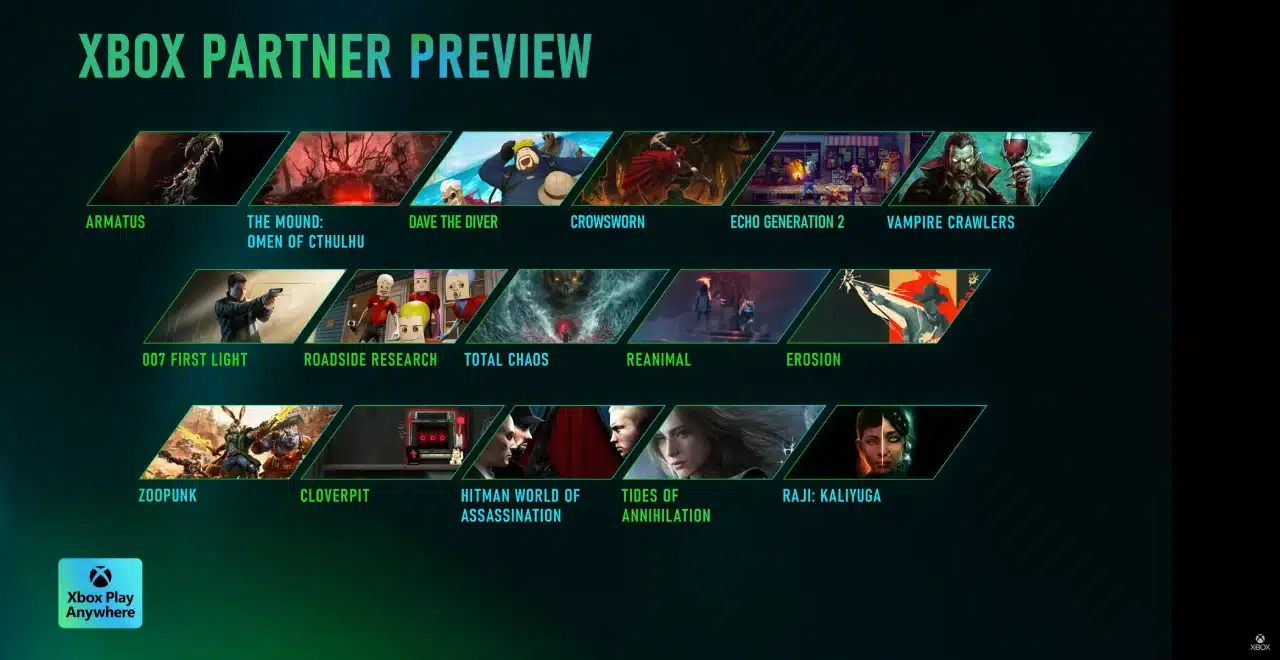The height and width of the screenshot is (660, 1280).
Task: Choose the Zoopunk game tile
Action: point(241,442)
